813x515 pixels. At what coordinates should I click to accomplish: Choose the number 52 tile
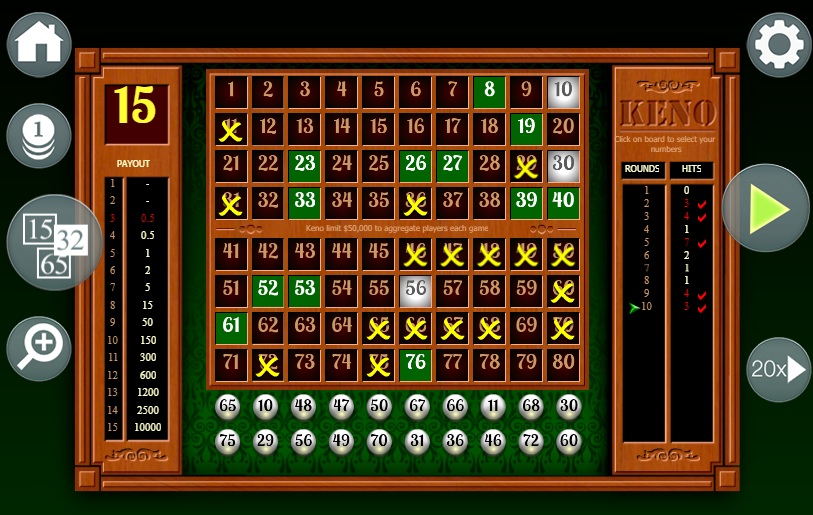tap(268, 291)
